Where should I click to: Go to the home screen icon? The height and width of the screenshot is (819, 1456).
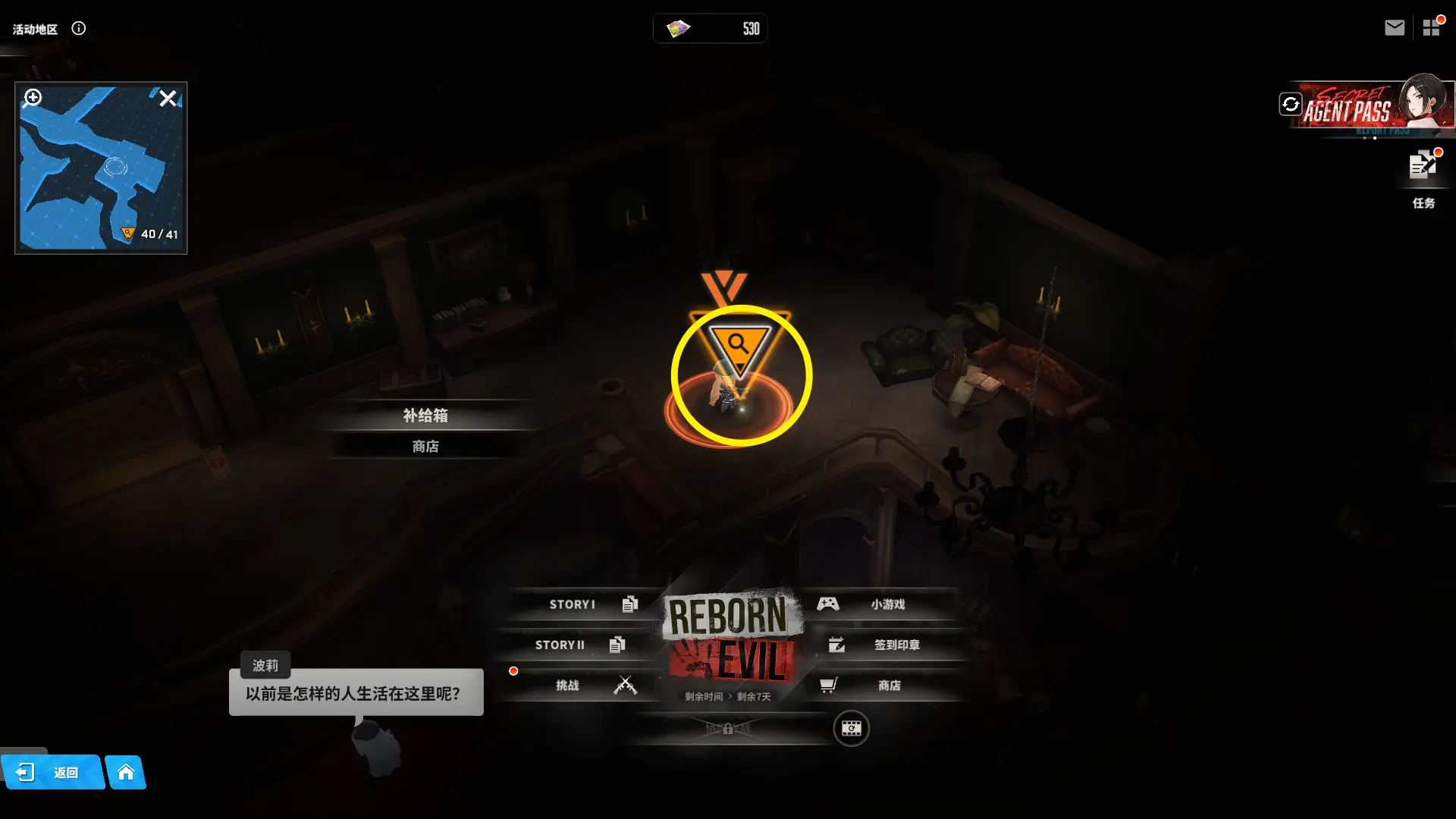126,773
